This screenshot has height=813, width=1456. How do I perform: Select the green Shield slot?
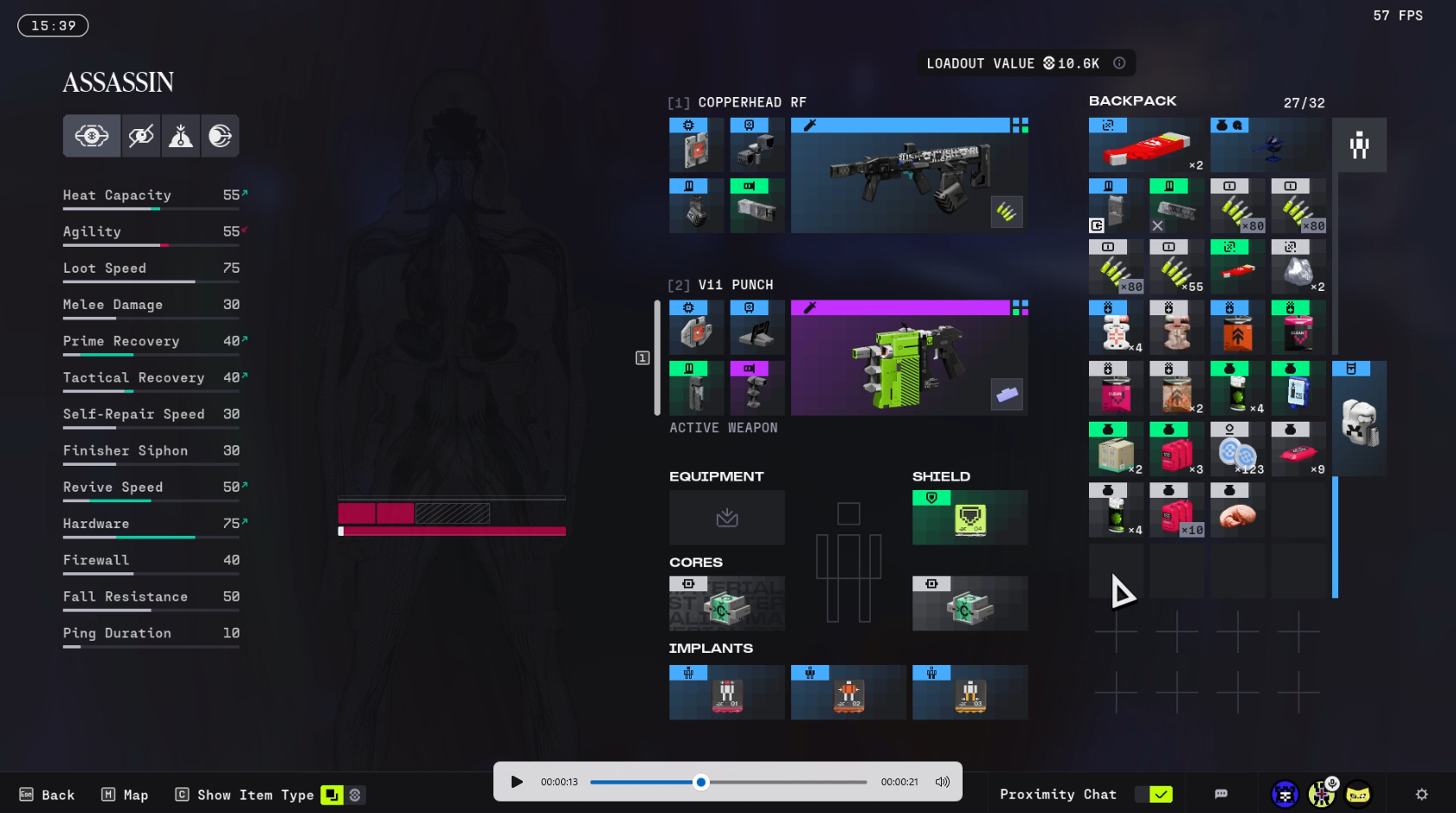click(970, 518)
